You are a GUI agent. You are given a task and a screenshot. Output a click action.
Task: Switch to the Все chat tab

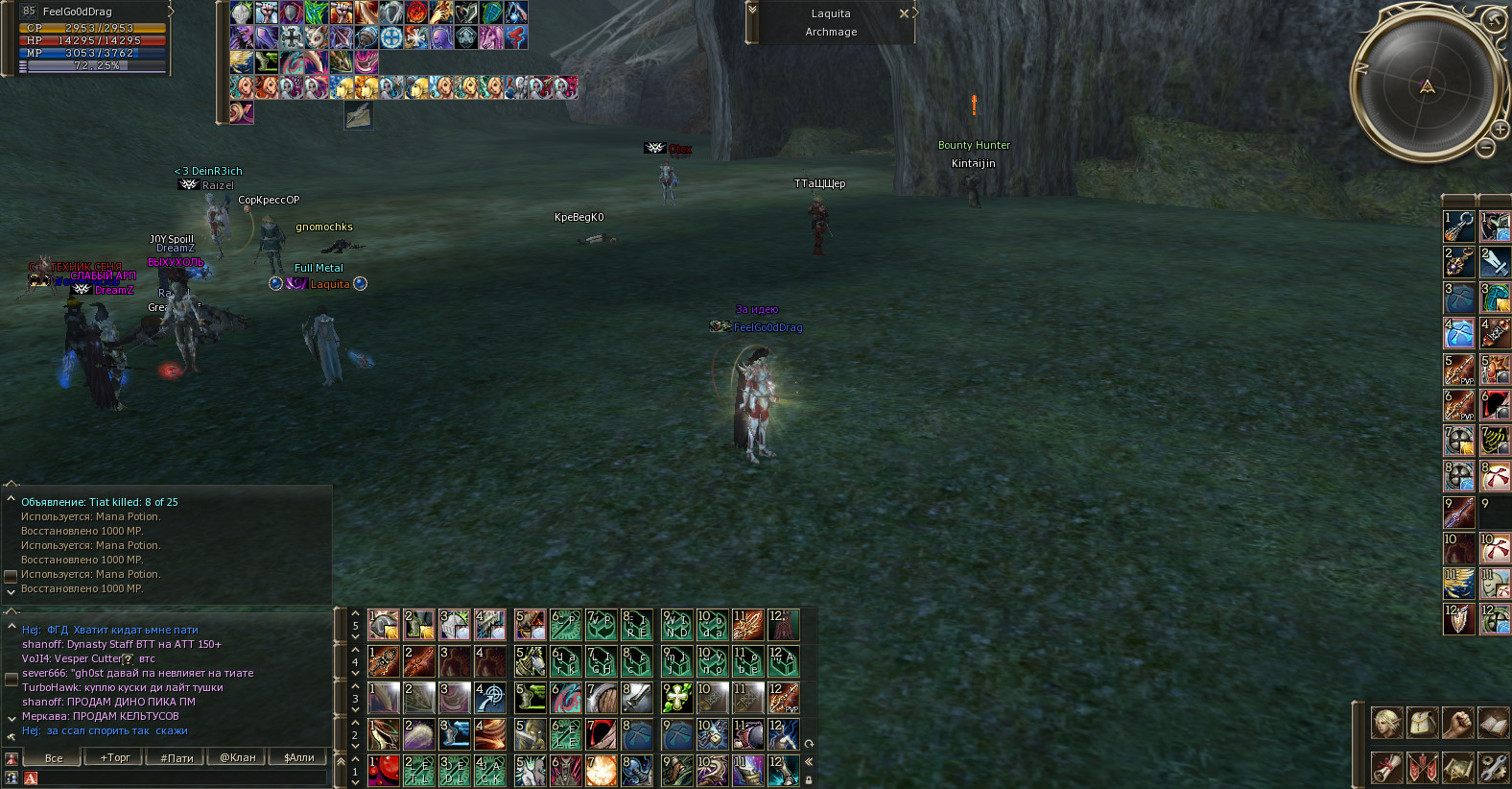pos(54,757)
